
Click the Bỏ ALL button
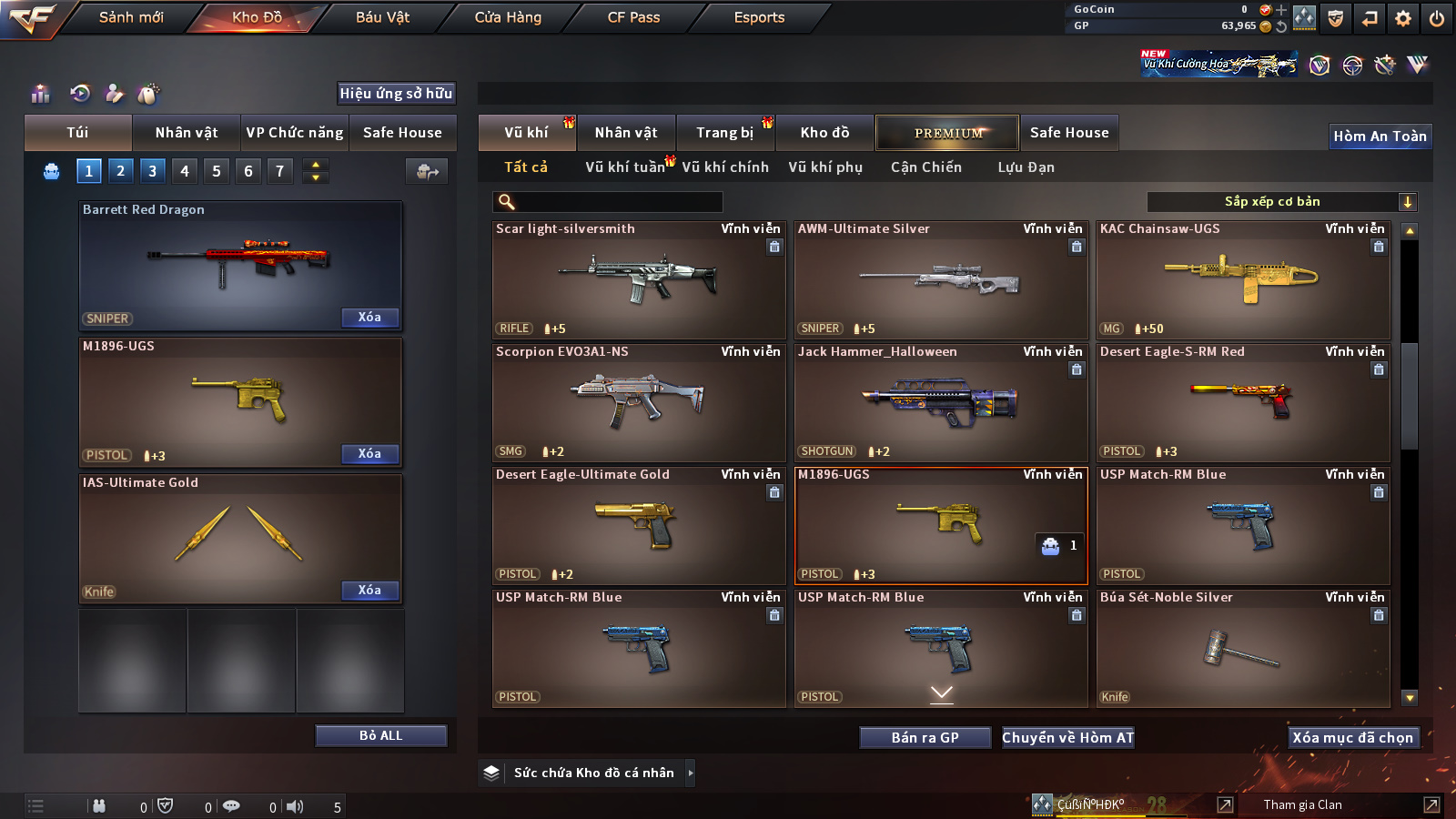click(x=380, y=735)
